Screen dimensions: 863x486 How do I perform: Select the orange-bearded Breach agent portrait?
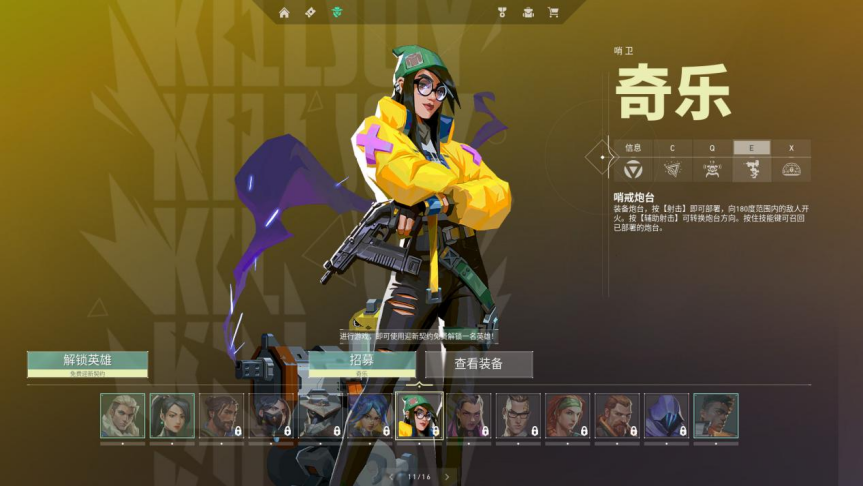[617, 415]
